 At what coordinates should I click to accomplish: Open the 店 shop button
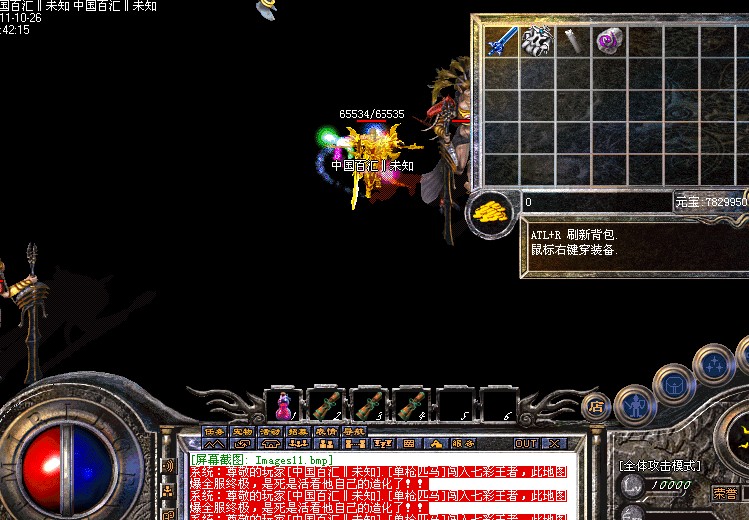click(596, 406)
